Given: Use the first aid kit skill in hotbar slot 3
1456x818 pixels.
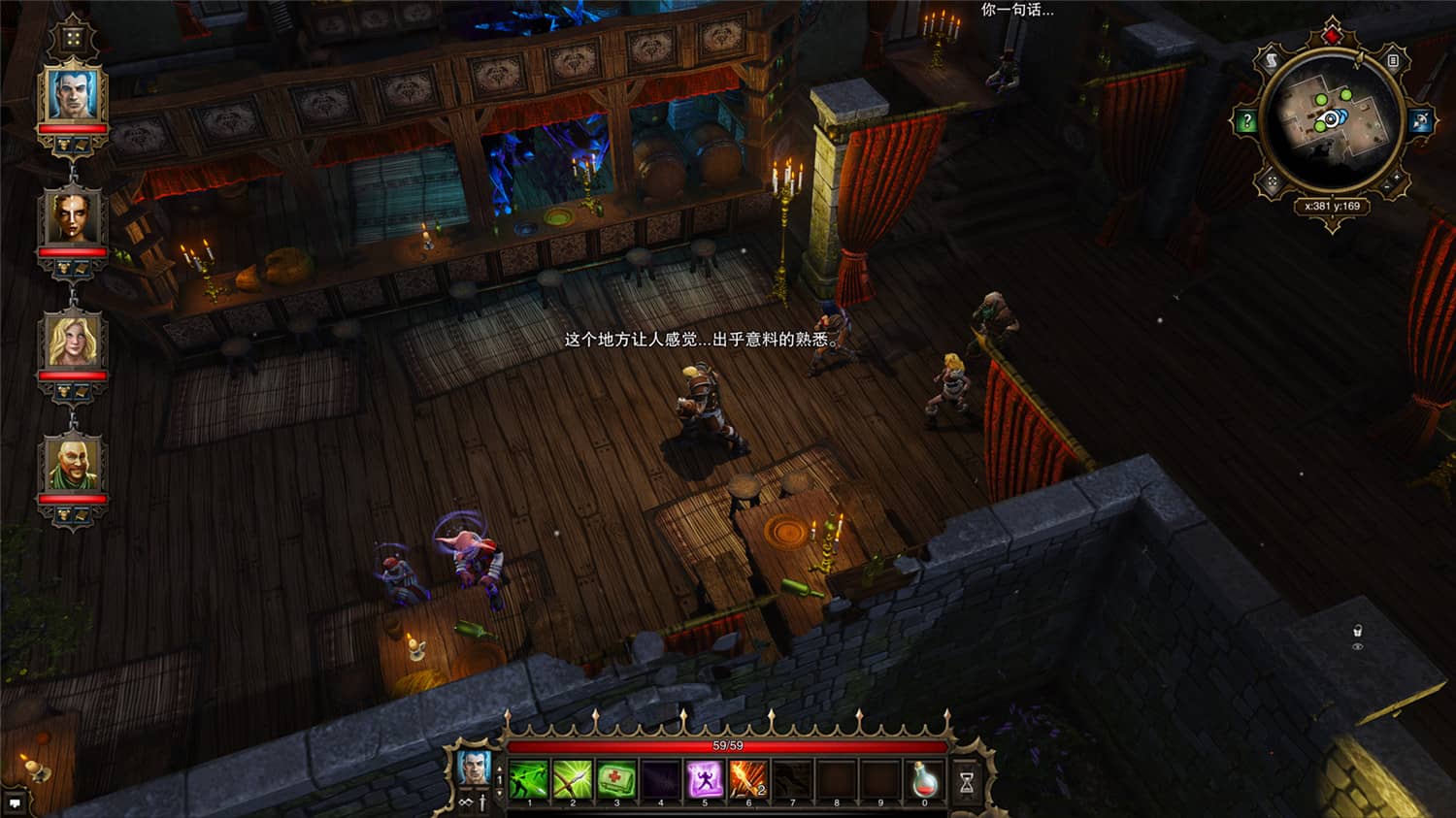Looking at the screenshot, I should [x=616, y=780].
